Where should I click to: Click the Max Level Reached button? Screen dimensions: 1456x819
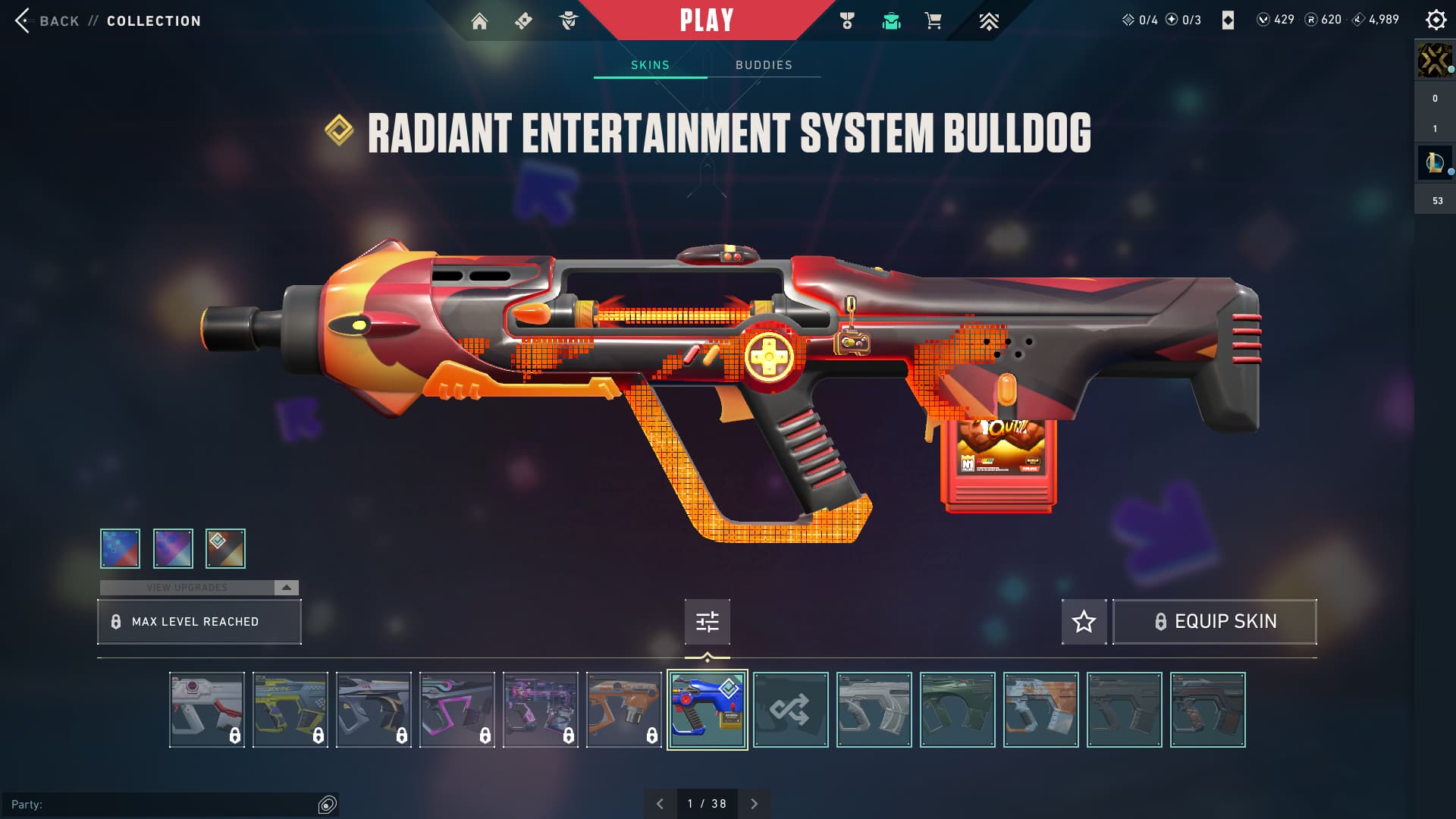[199, 622]
